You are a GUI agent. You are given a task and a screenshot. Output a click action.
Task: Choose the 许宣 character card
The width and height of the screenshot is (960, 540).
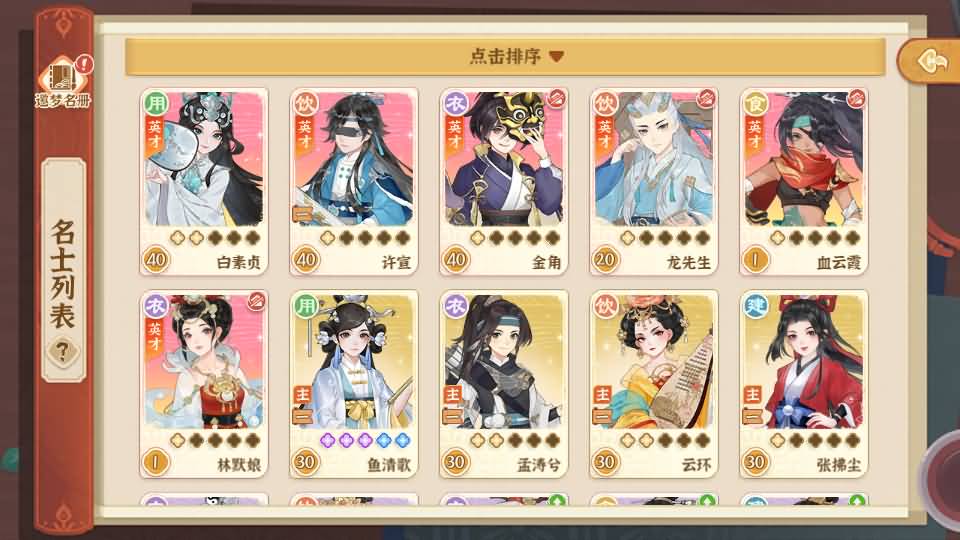click(354, 180)
